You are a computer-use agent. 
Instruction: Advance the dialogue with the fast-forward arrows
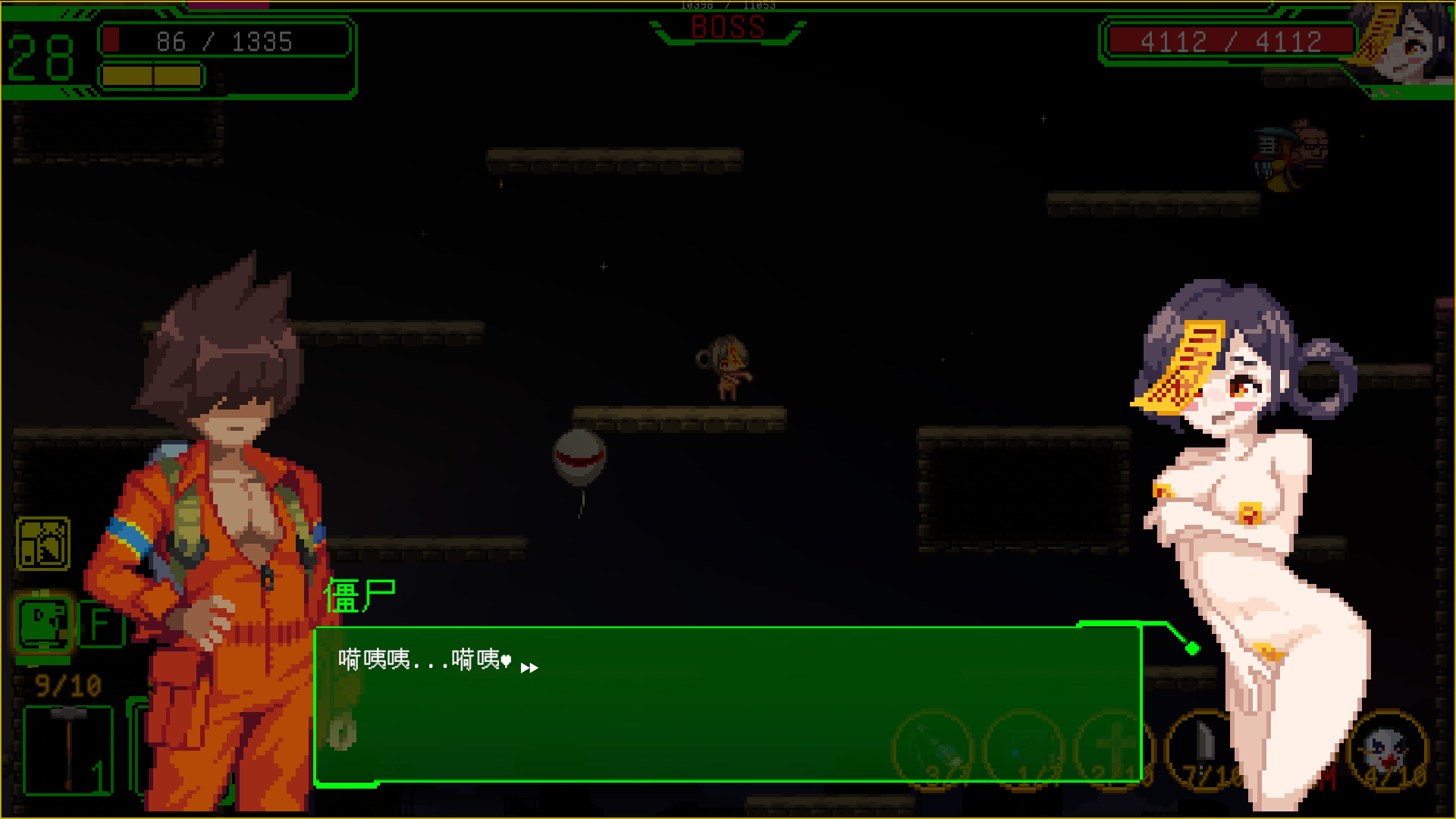click(x=529, y=667)
